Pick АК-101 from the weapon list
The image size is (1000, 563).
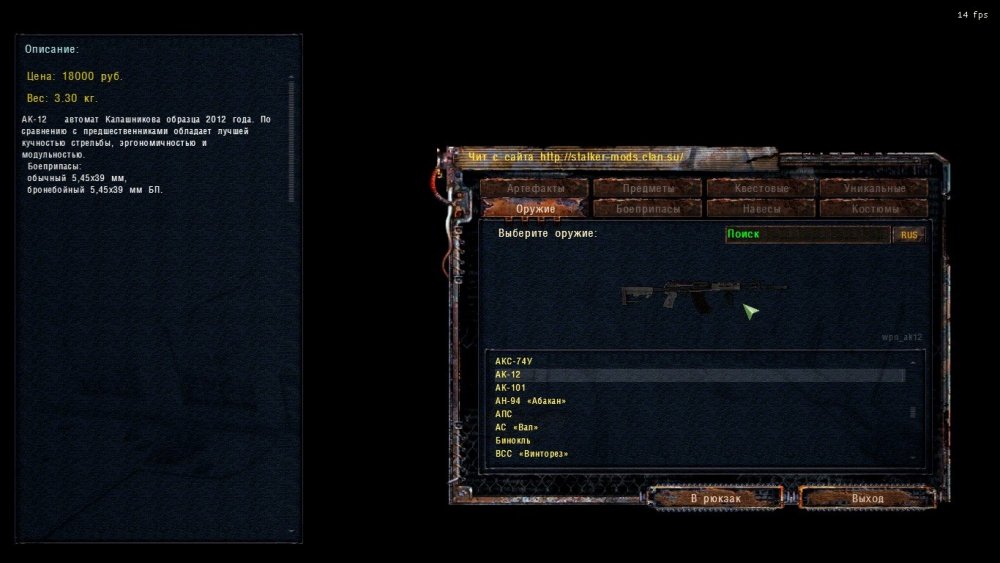(x=510, y=388)
